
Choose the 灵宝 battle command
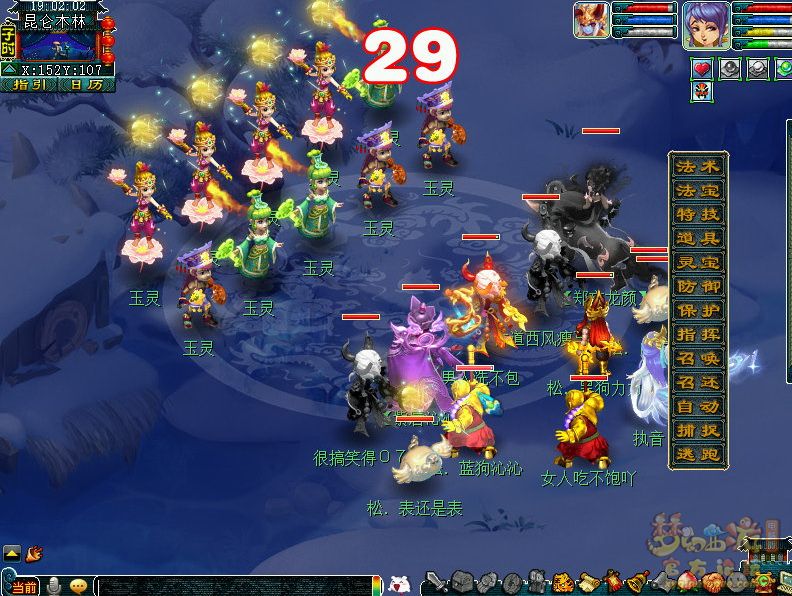click(697, 262)
